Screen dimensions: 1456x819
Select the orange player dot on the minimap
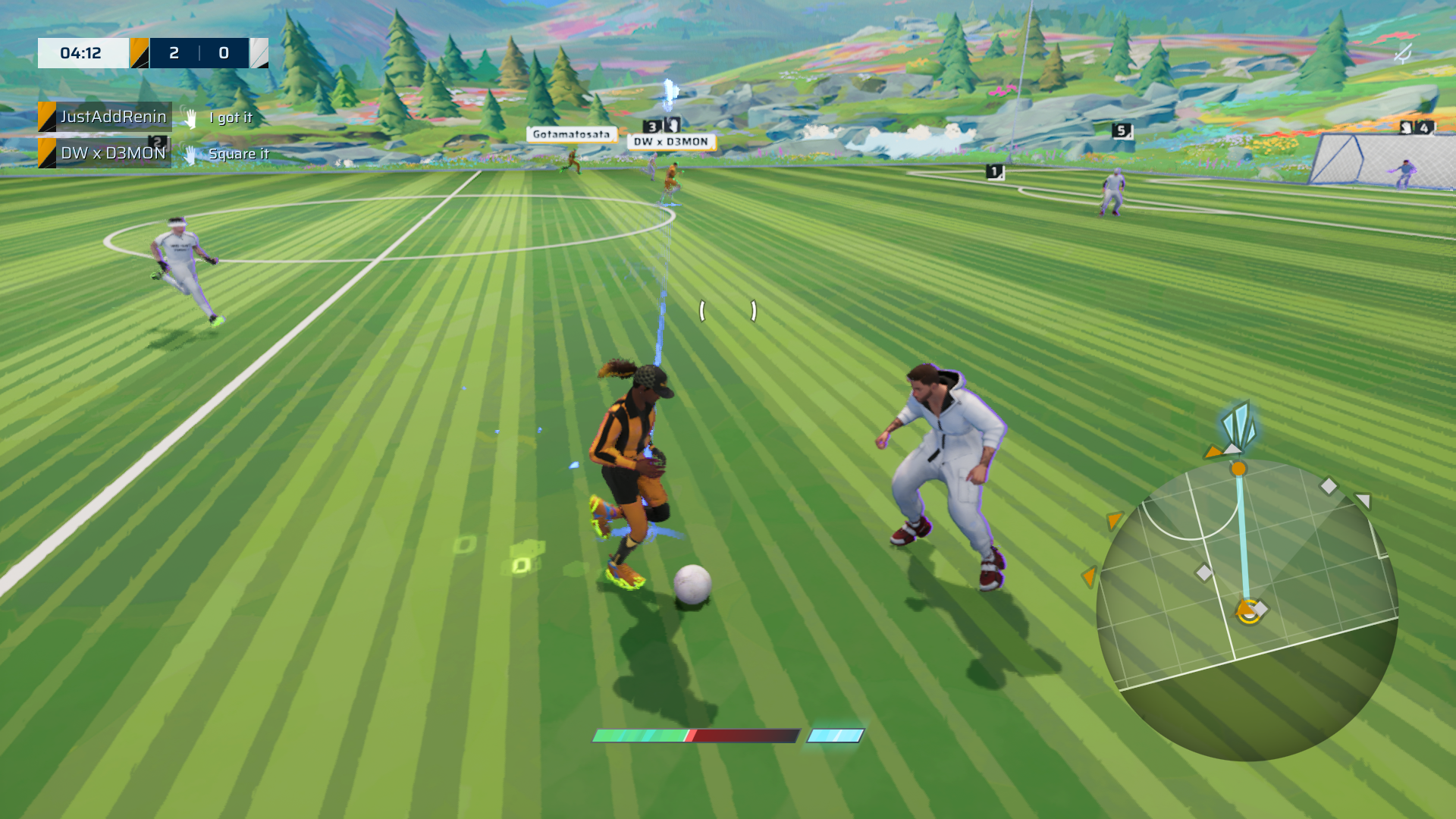point(1239,469)
